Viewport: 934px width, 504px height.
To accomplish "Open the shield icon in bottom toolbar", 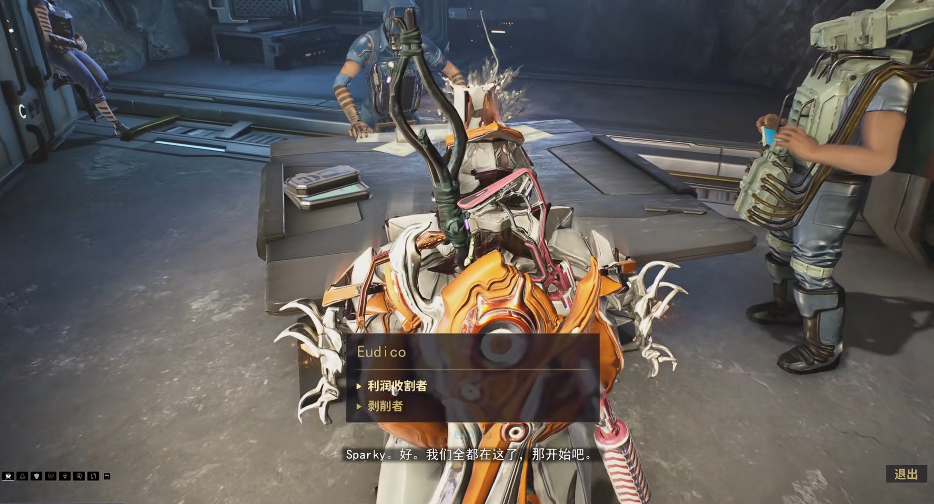I will tap(37, 476).
